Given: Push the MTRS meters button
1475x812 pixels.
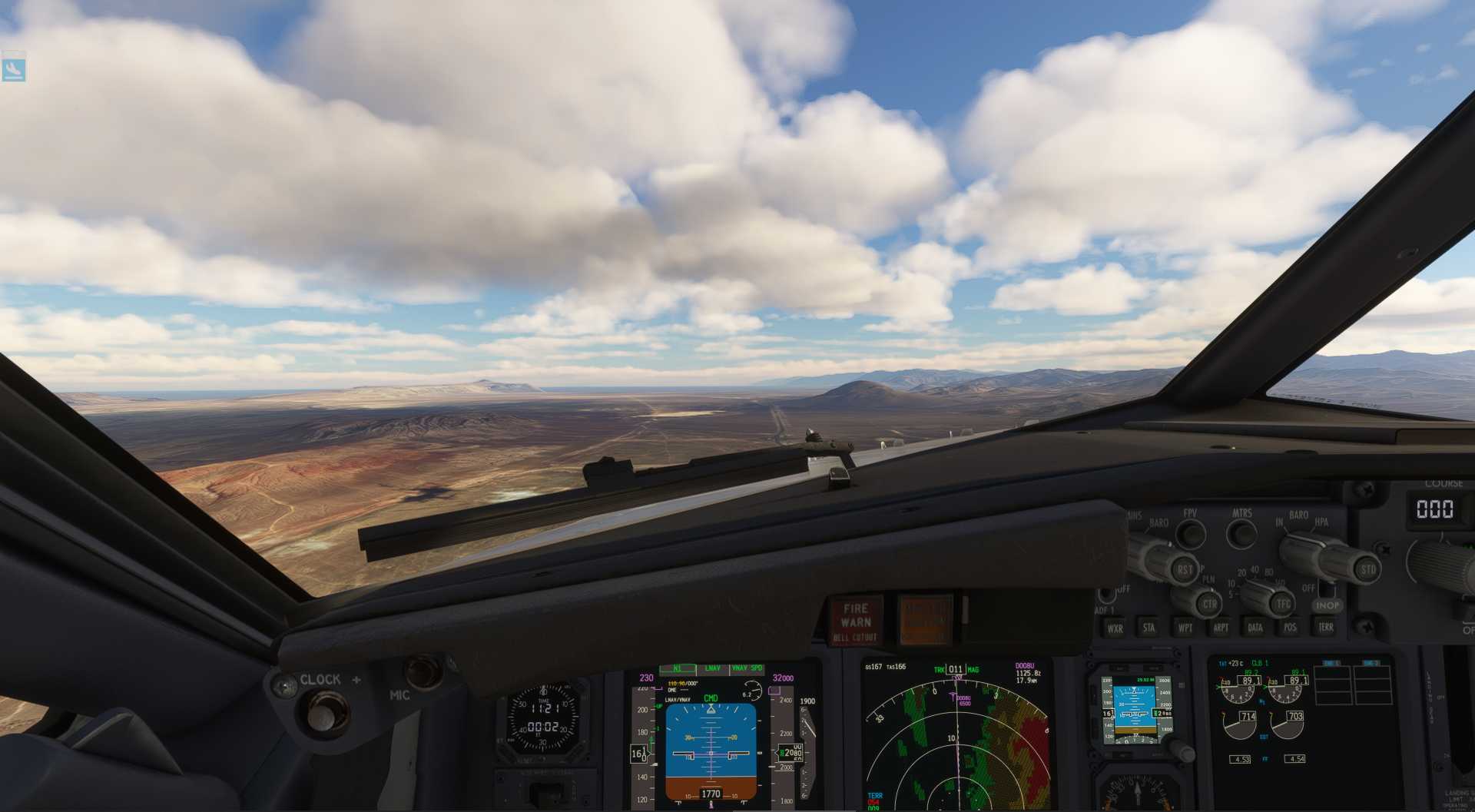Looking at the screenshot, I should click(1241, 533).
